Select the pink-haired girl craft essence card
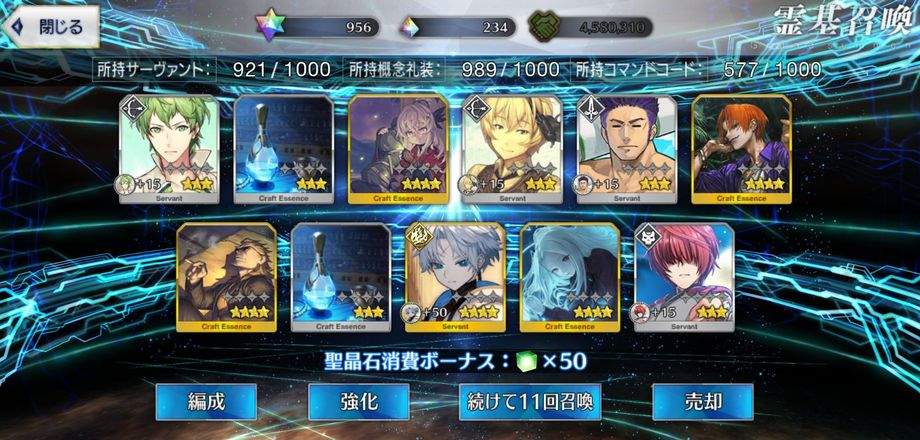Screen dimensions: 920x440 click(398, 149)
